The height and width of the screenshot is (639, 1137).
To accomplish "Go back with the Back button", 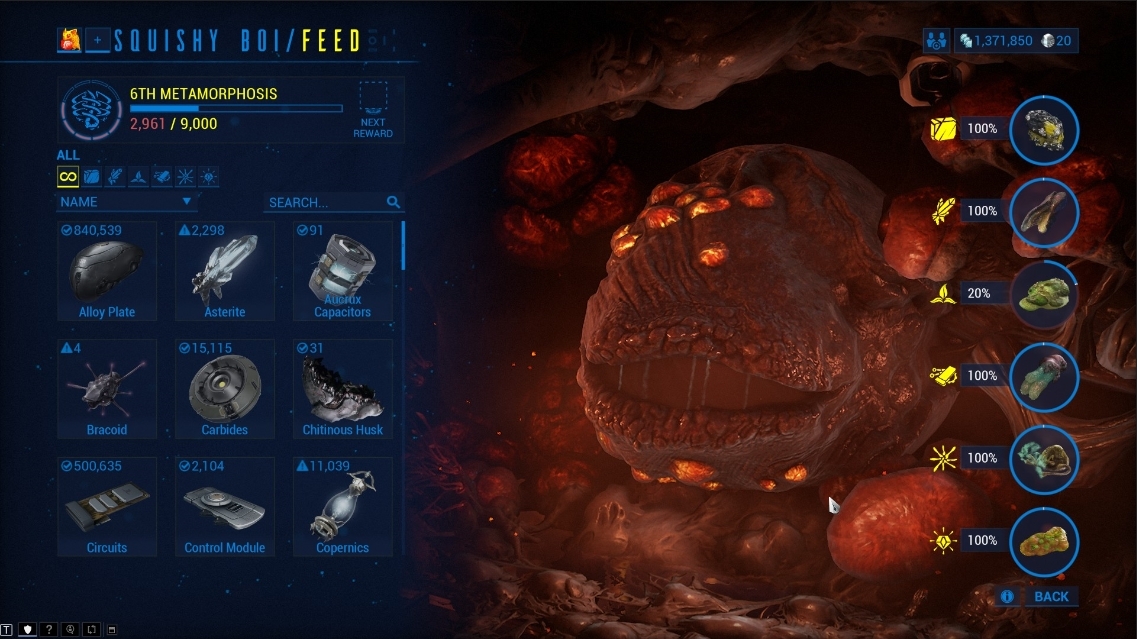I will [x=1051, y=597].
